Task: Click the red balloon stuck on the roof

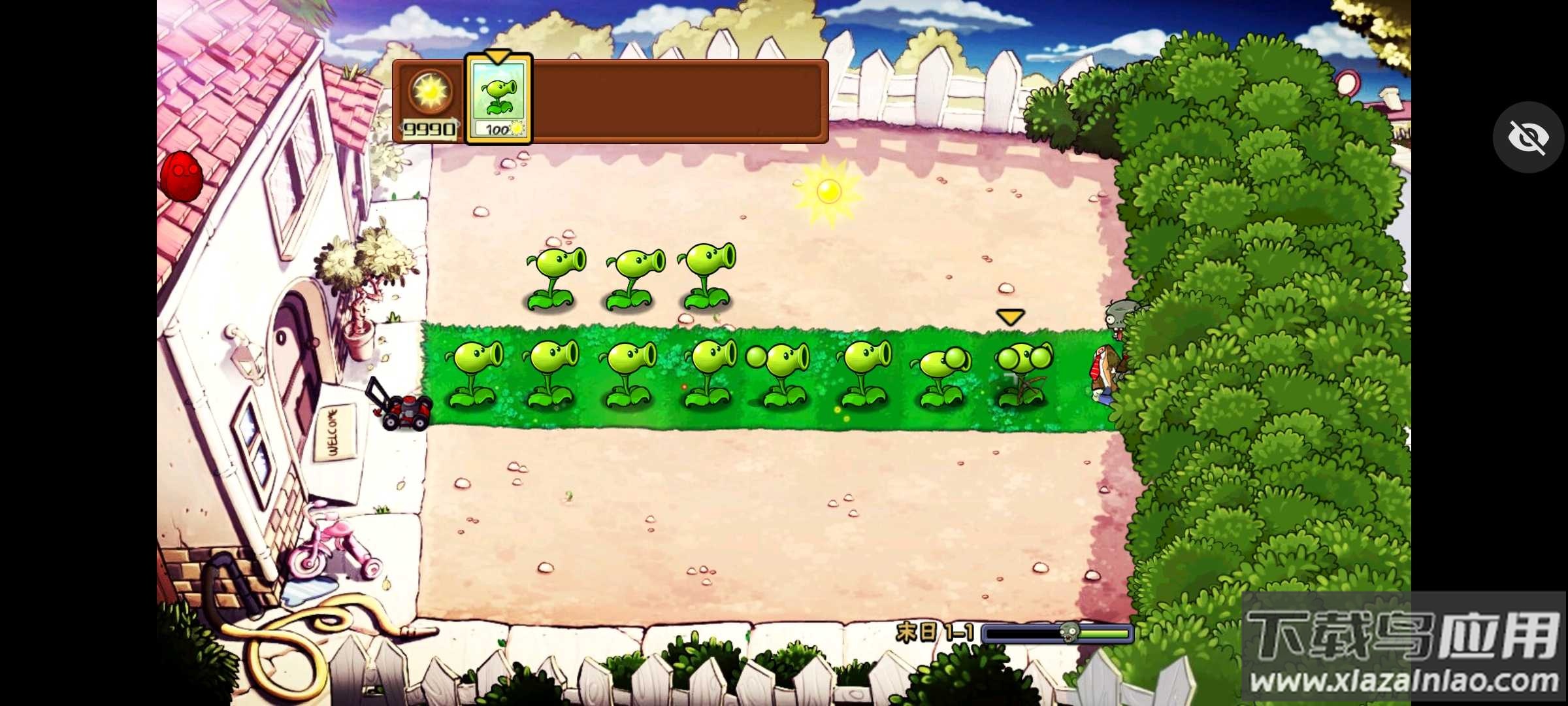Action: click(181, 176)
